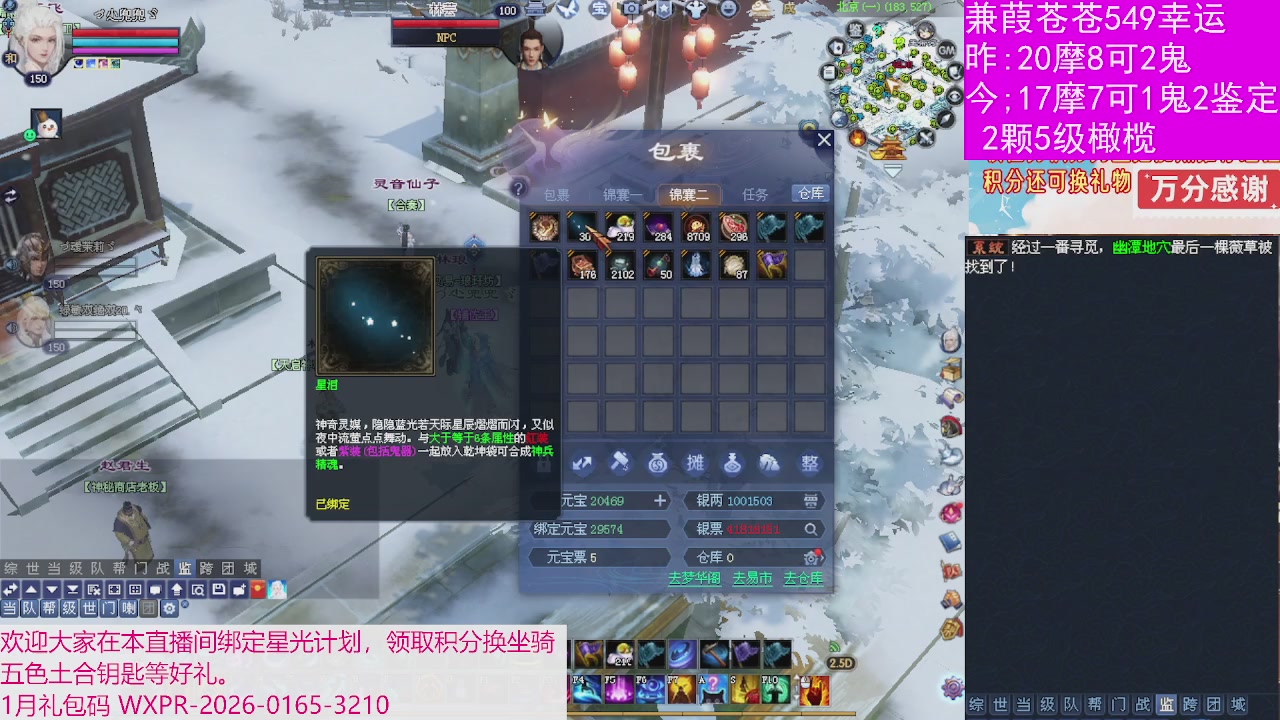
Task: Toggle the 团 chat channel filter
Action: point(148,607)
